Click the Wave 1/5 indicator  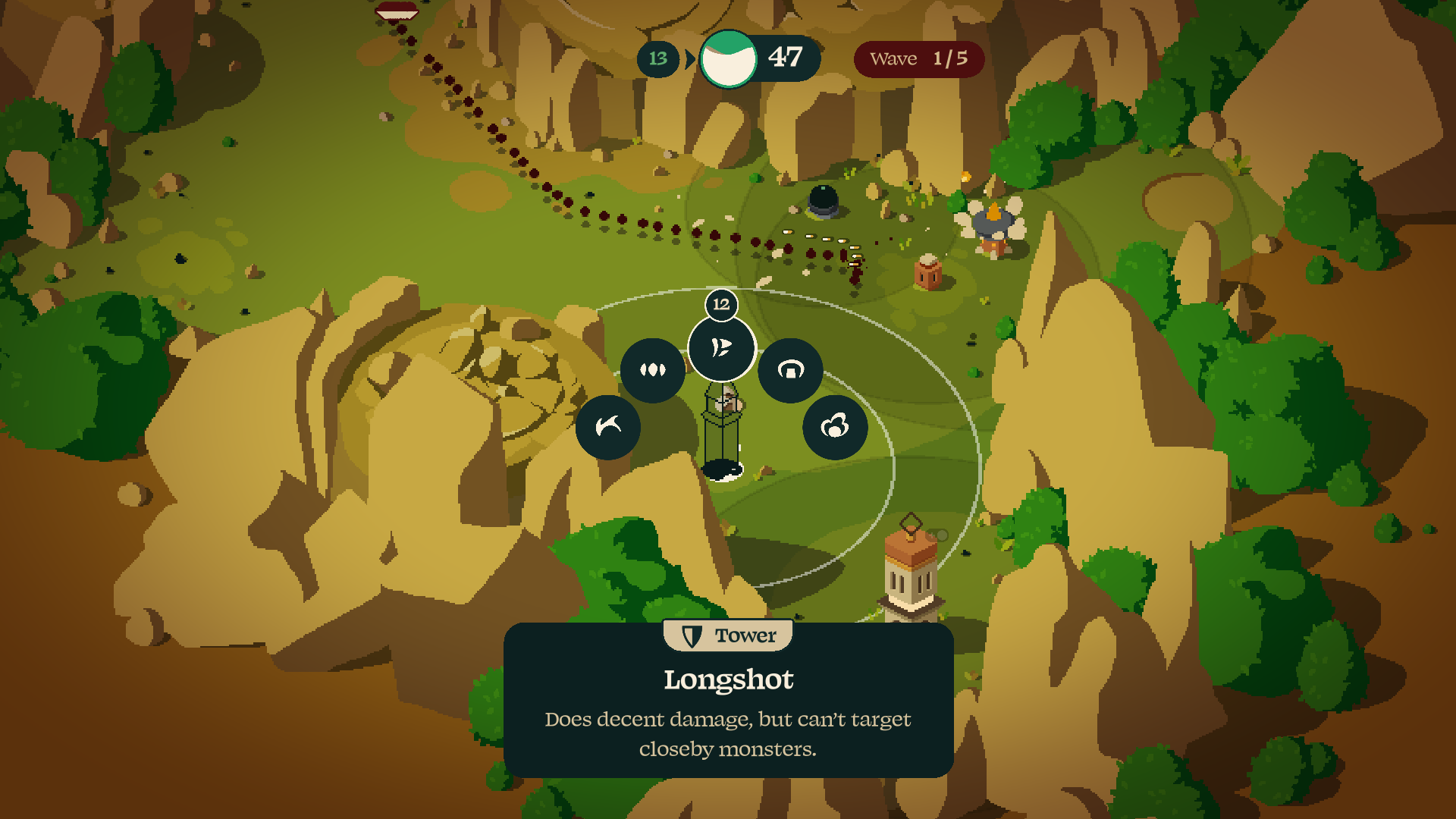[x=919, y=58]
